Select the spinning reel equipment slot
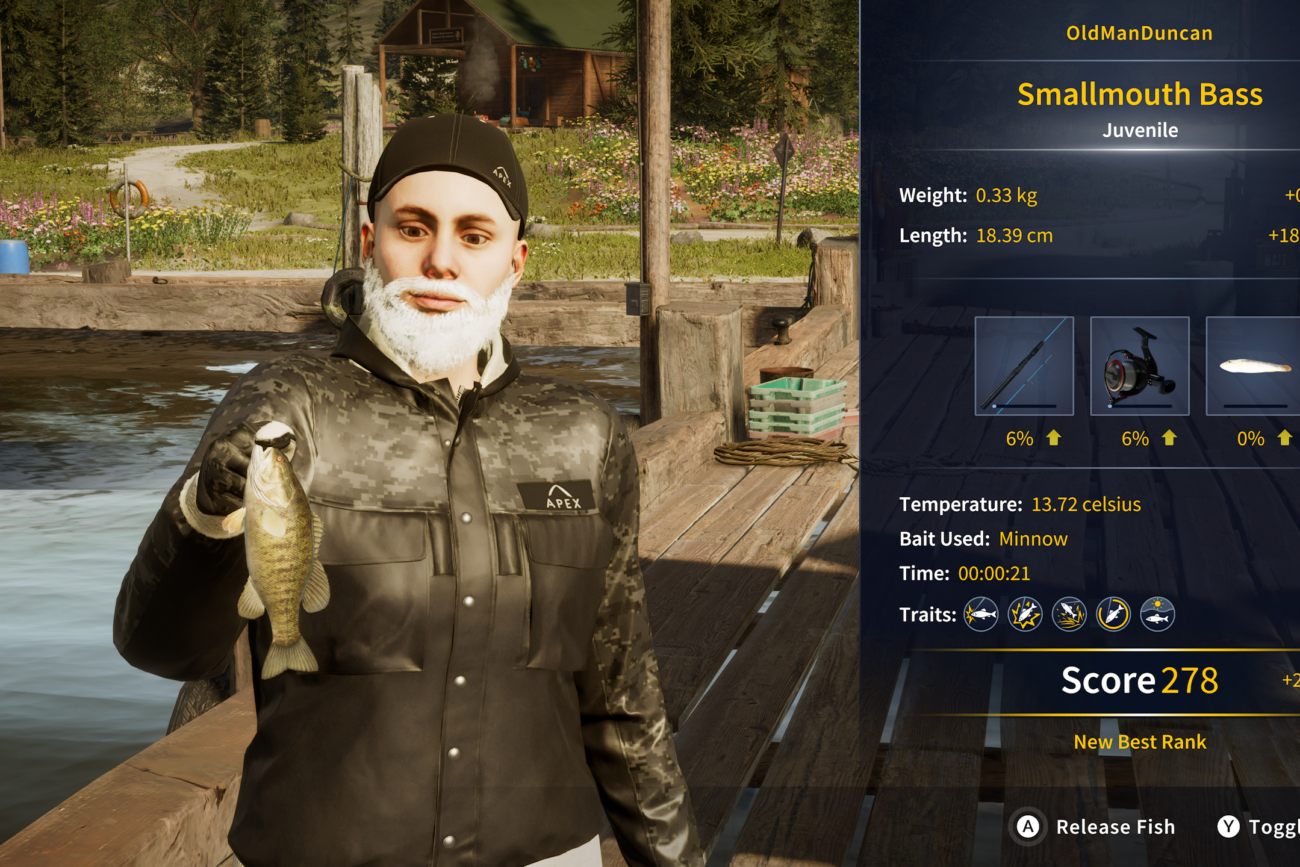The image size is (1300, 867). click(x=1139, y=366)
